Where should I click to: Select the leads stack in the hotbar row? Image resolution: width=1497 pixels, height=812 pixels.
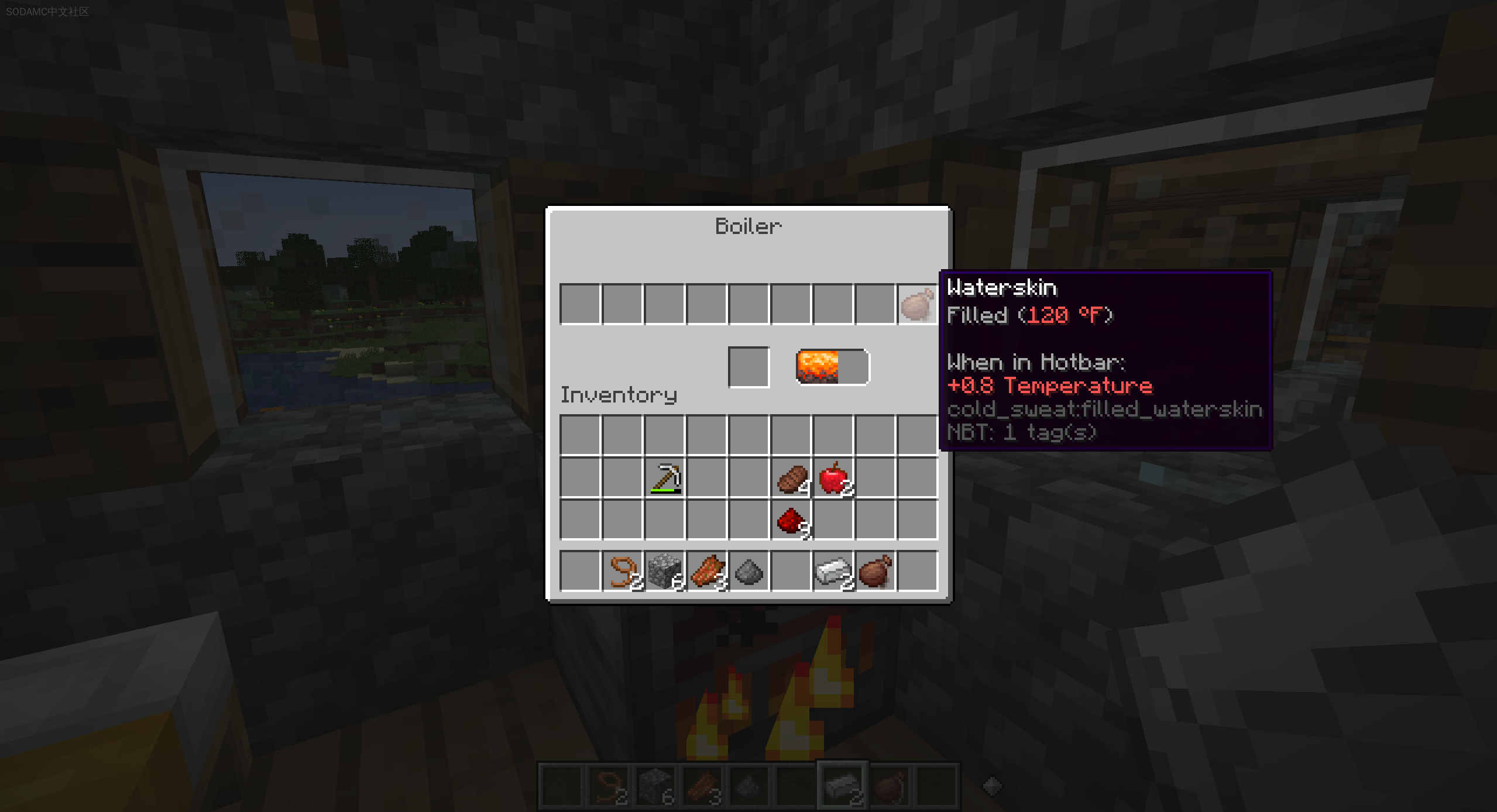click(623, 571)
